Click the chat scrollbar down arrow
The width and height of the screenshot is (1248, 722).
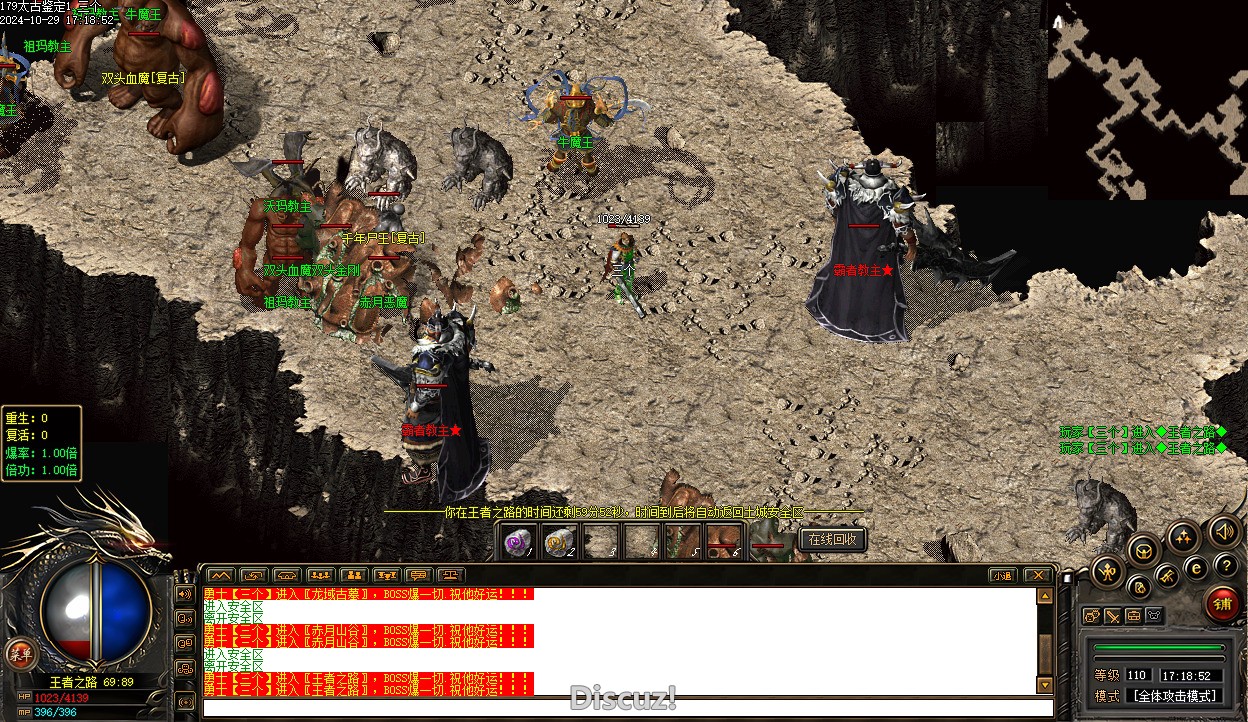[x=1045, y=685]
